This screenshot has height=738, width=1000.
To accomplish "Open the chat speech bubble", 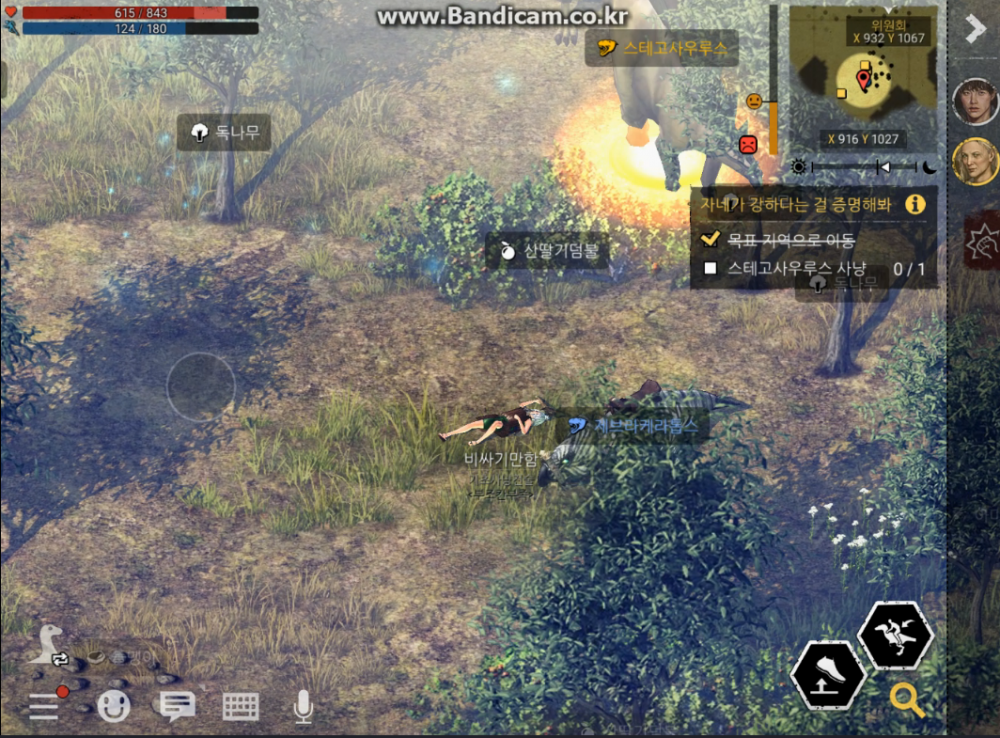I will pos(178,706).
